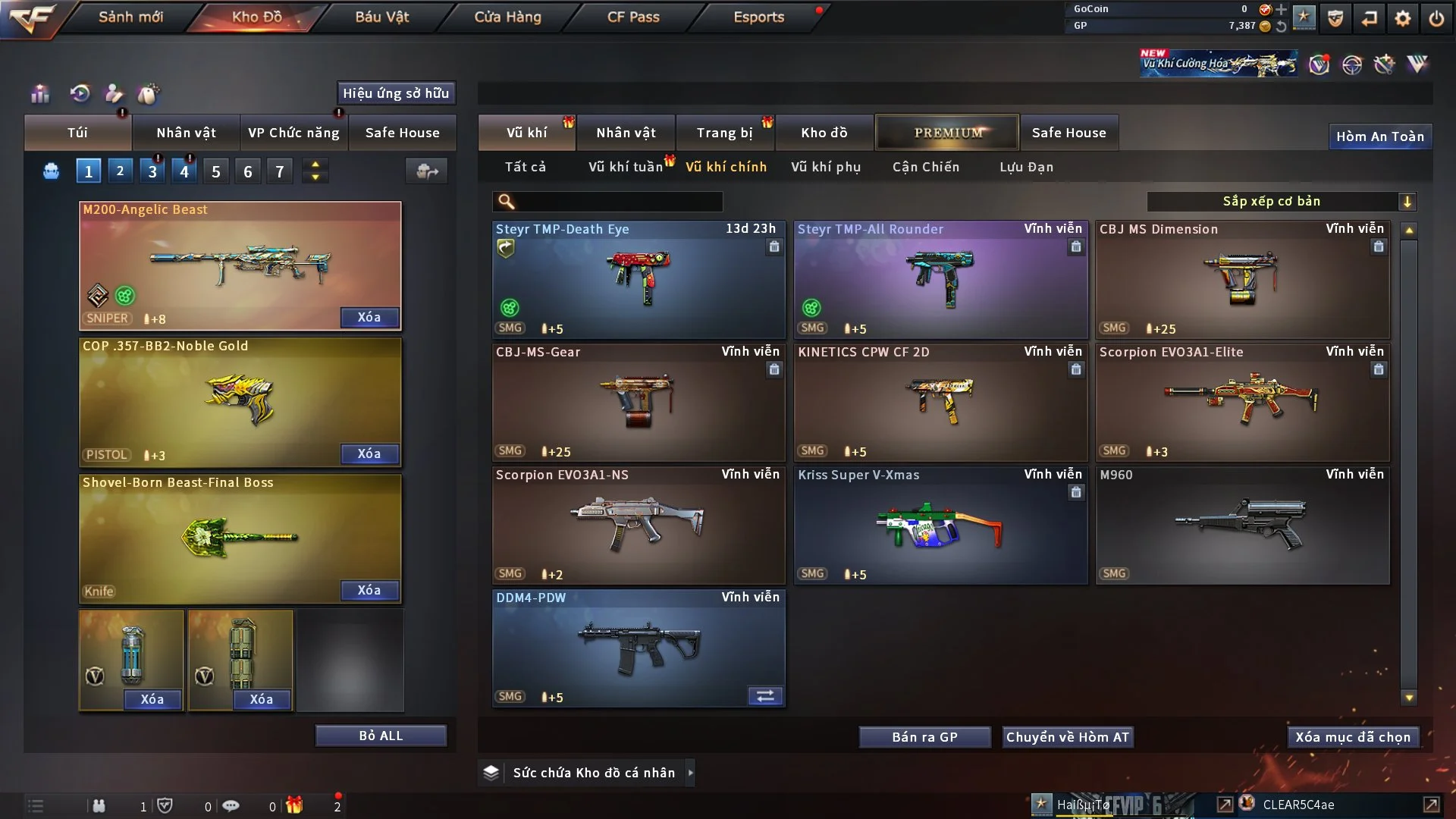Screen dimensions: 1456x819
Task: Click Chuyển về Hòm AT button
Action: (x=1067, y=737)
